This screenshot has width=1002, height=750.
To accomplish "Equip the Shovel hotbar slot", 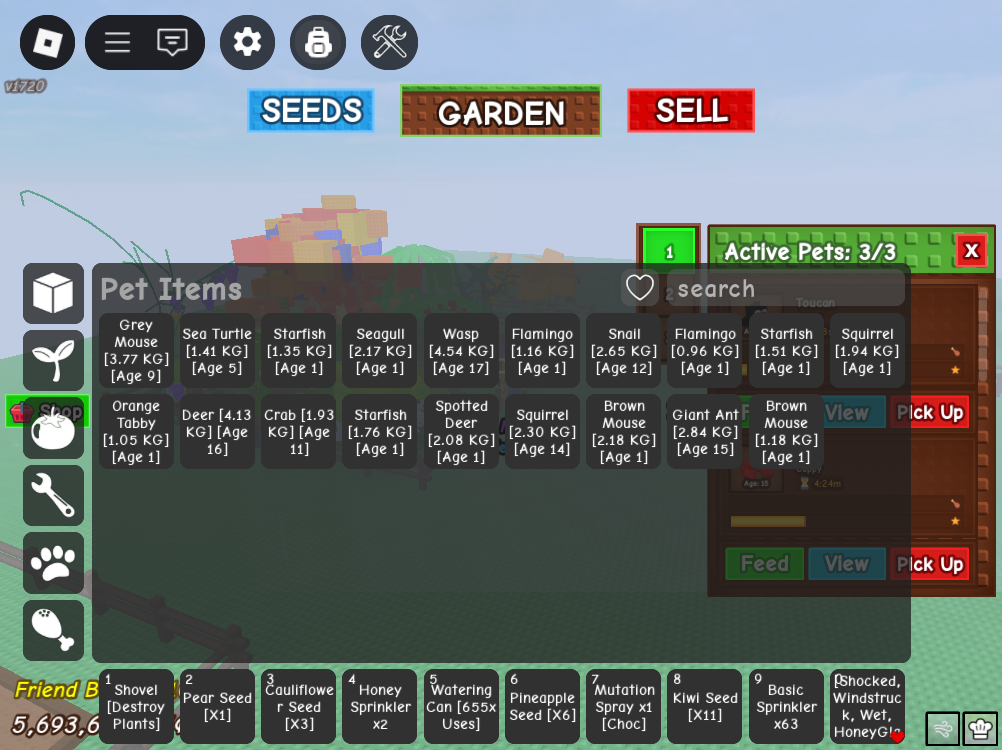I will tap(136, 706).
